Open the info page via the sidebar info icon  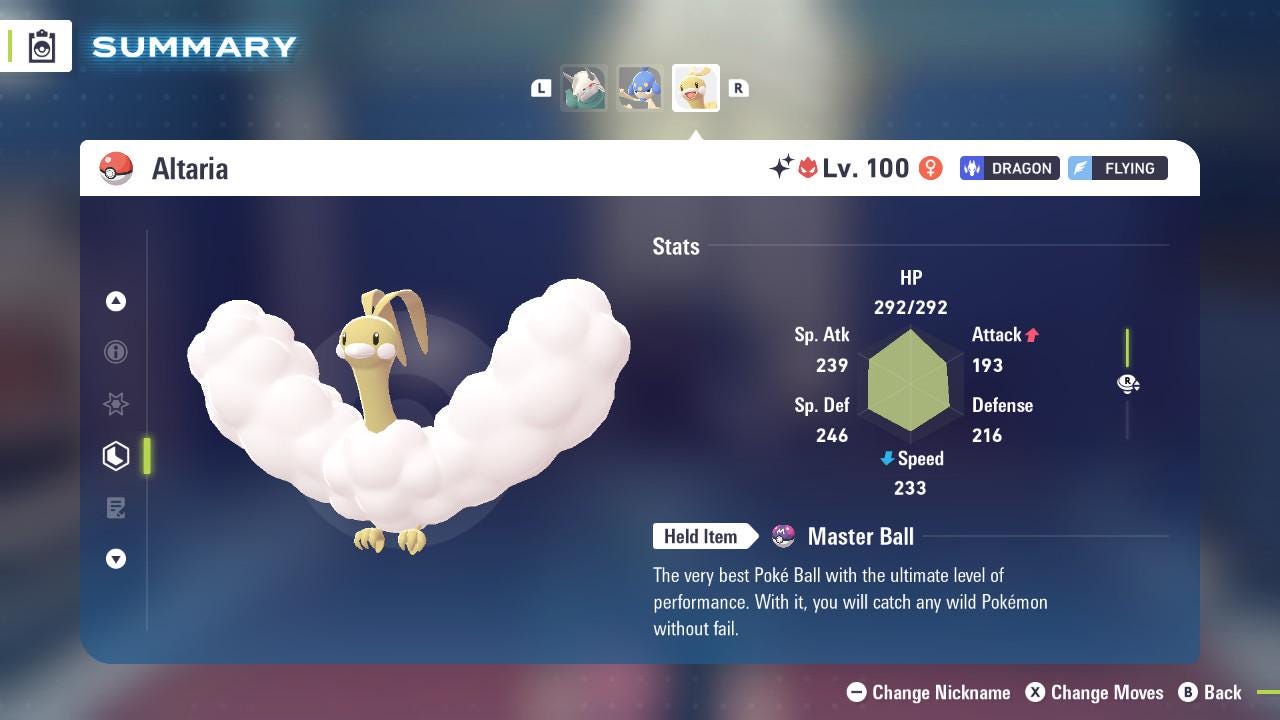click(116, 352)
